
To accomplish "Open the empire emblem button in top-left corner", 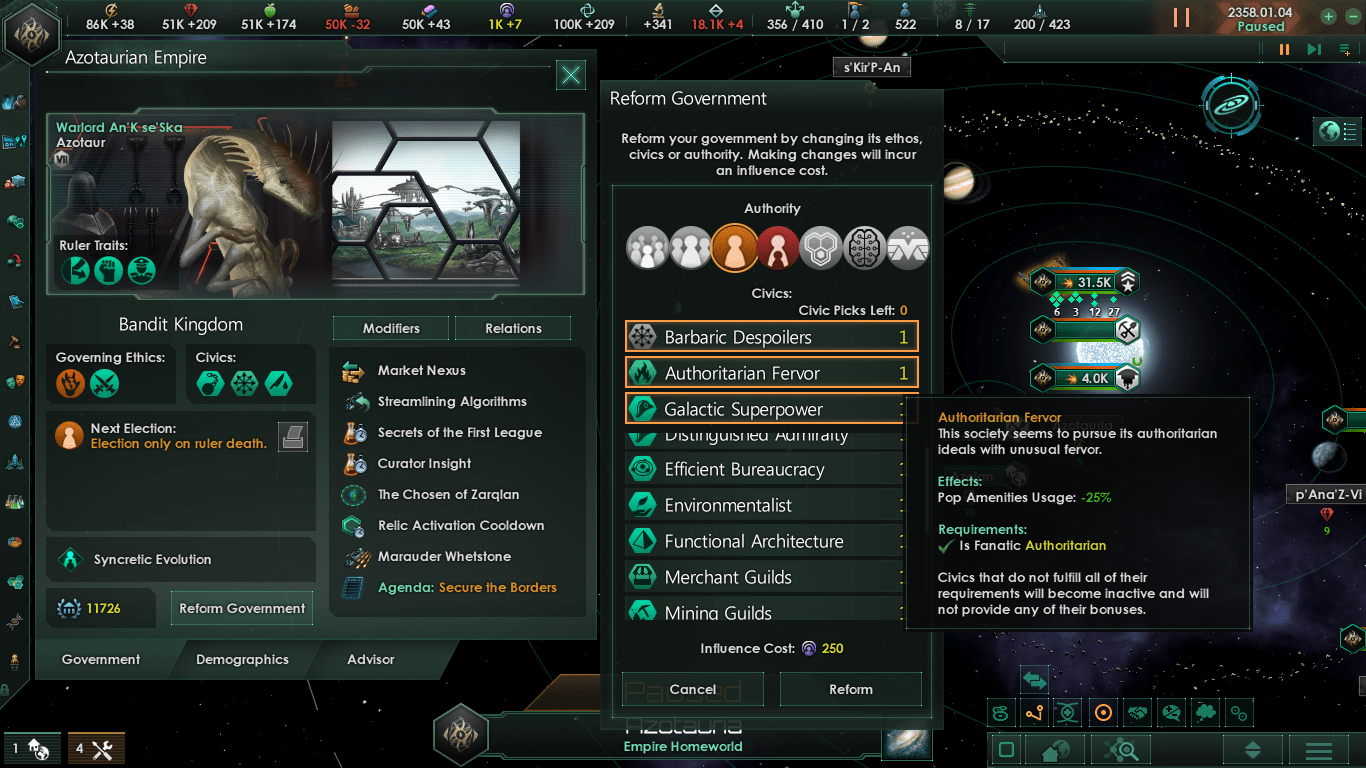I will tap(30, 33).
